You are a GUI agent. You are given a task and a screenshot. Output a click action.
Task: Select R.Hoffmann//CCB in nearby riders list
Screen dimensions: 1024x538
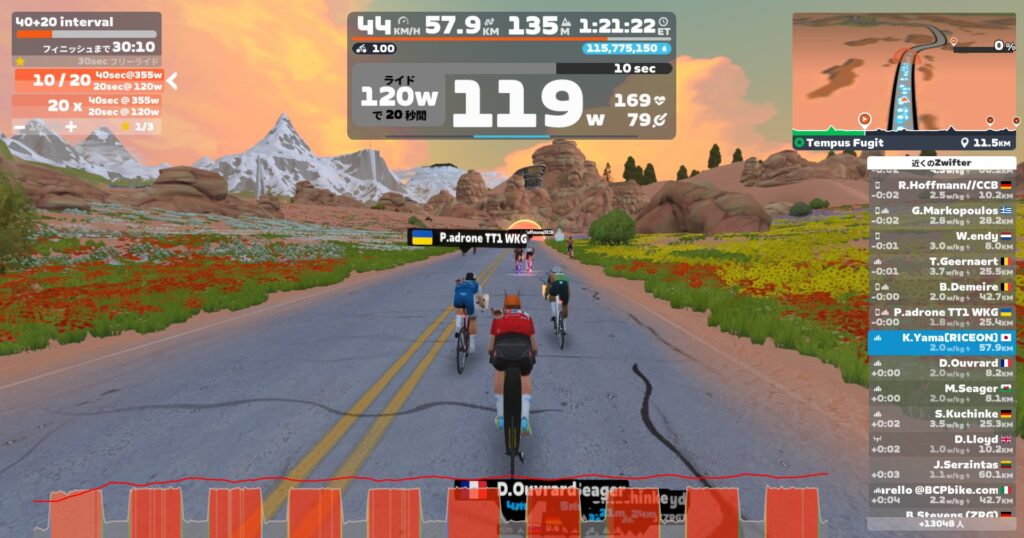941,189
